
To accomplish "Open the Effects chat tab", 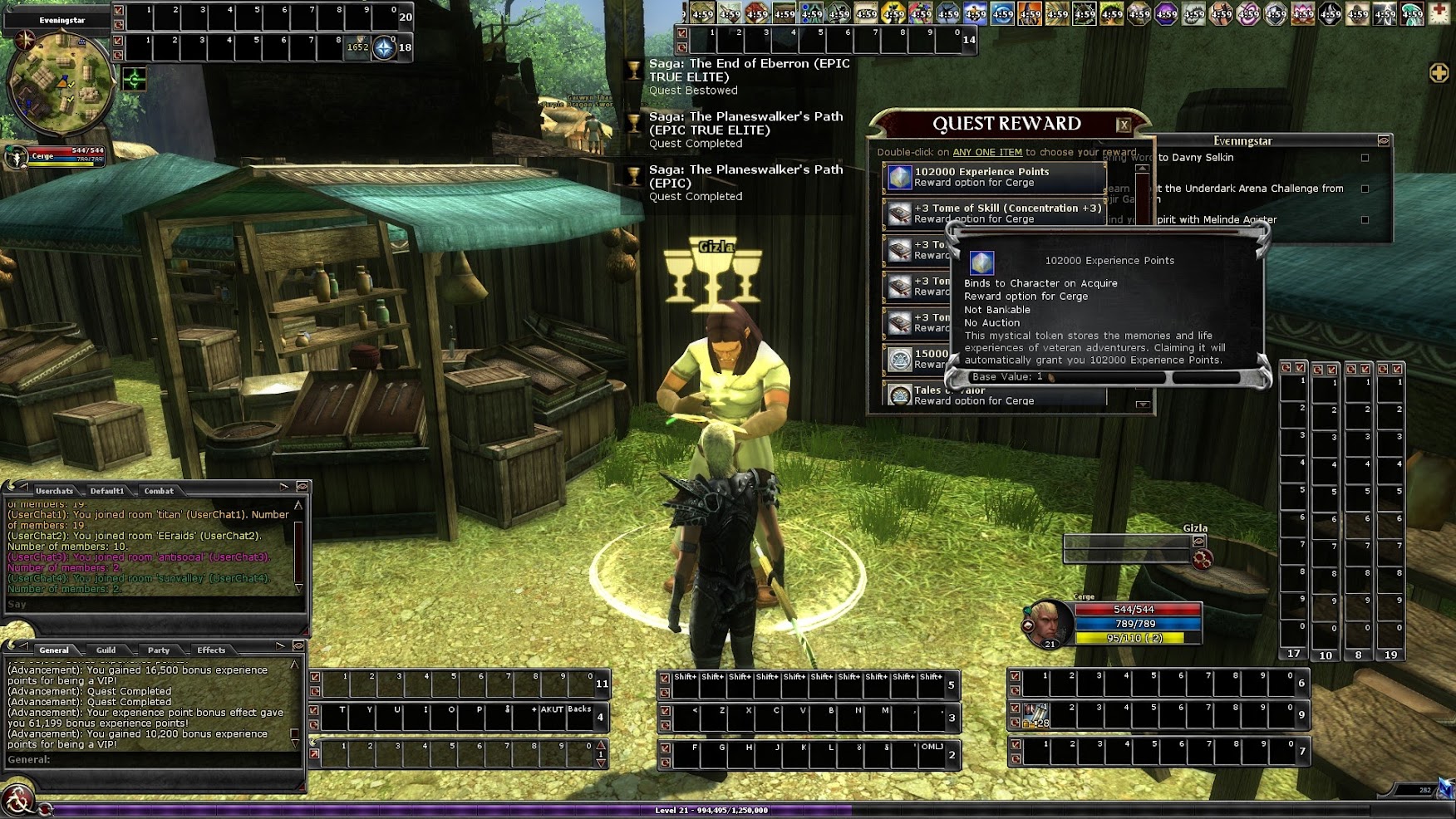I will tap(211, 650).
